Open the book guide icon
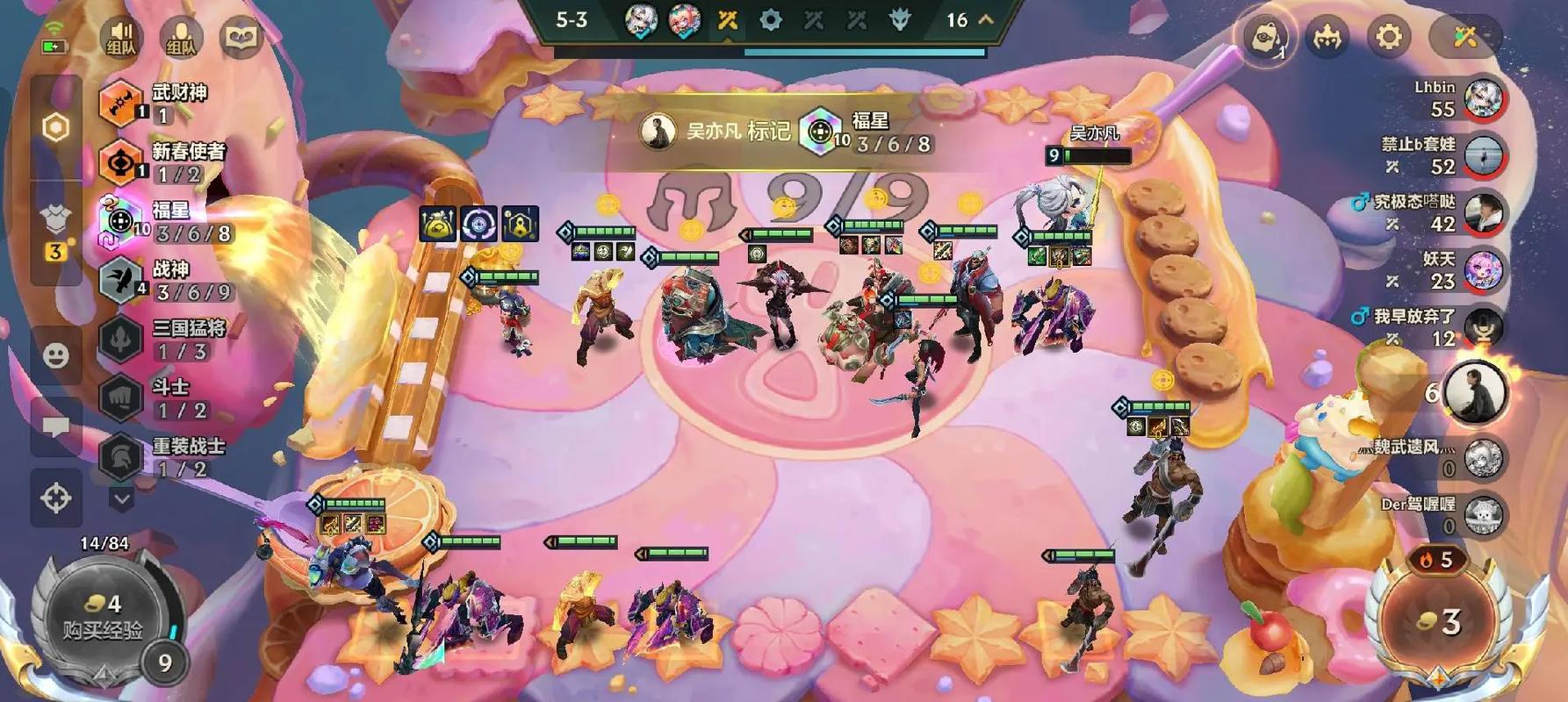This screenshot has width=1568, height=702. coord(241,37)
